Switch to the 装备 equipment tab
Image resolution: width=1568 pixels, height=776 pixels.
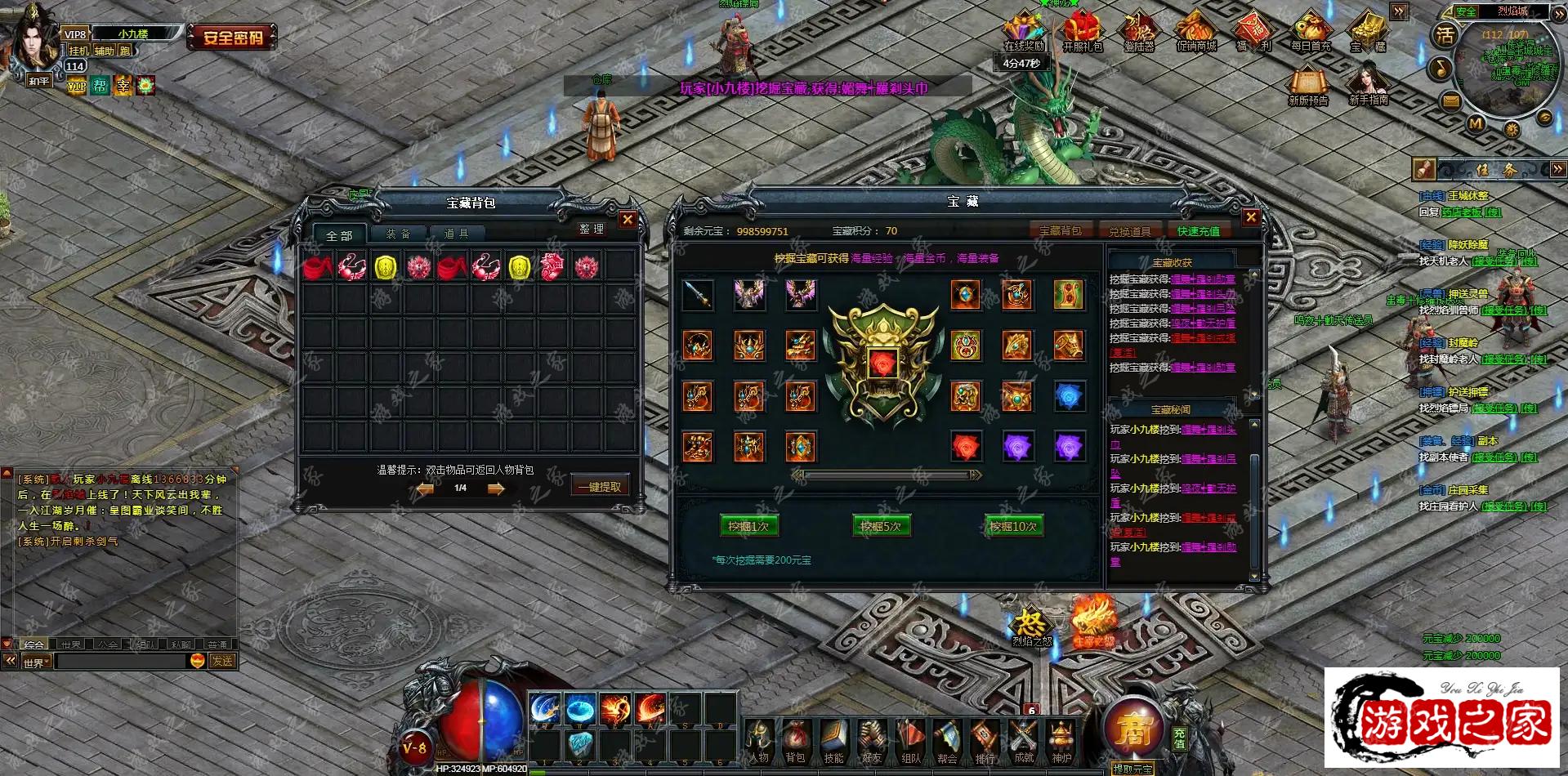(x=398, y=234)
